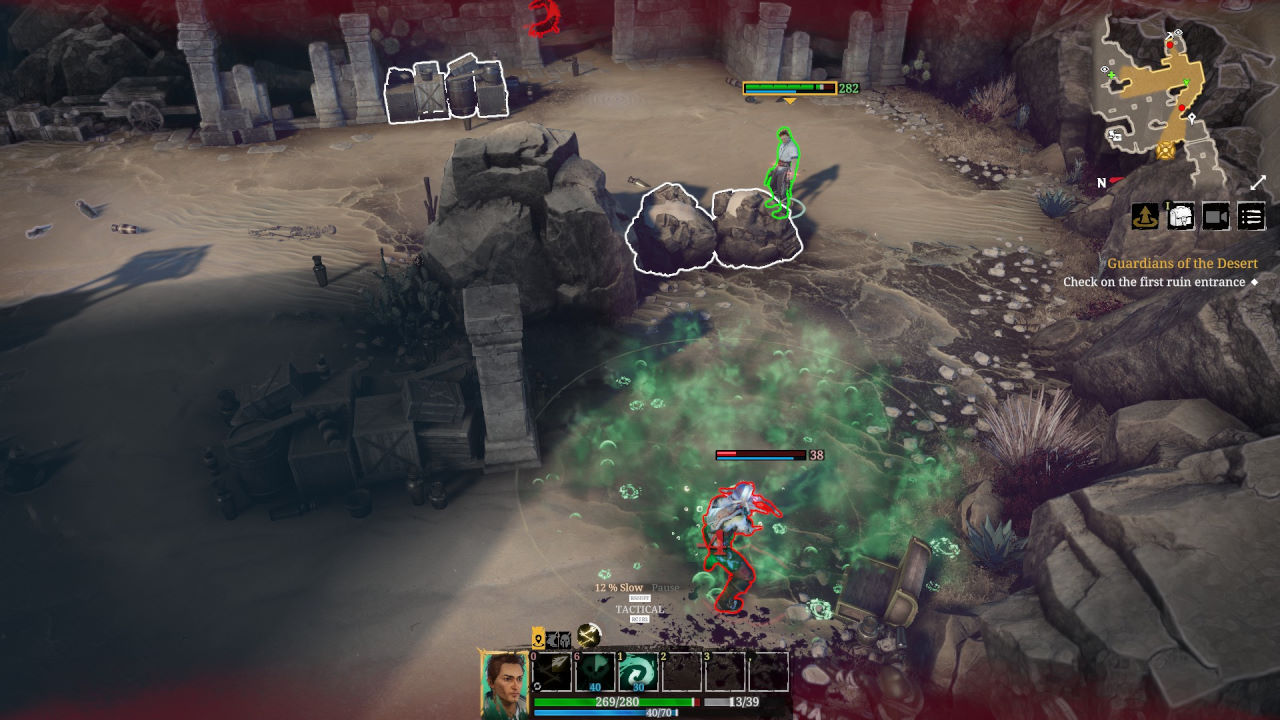Open the Guardians of the Desert quest

1182,263
